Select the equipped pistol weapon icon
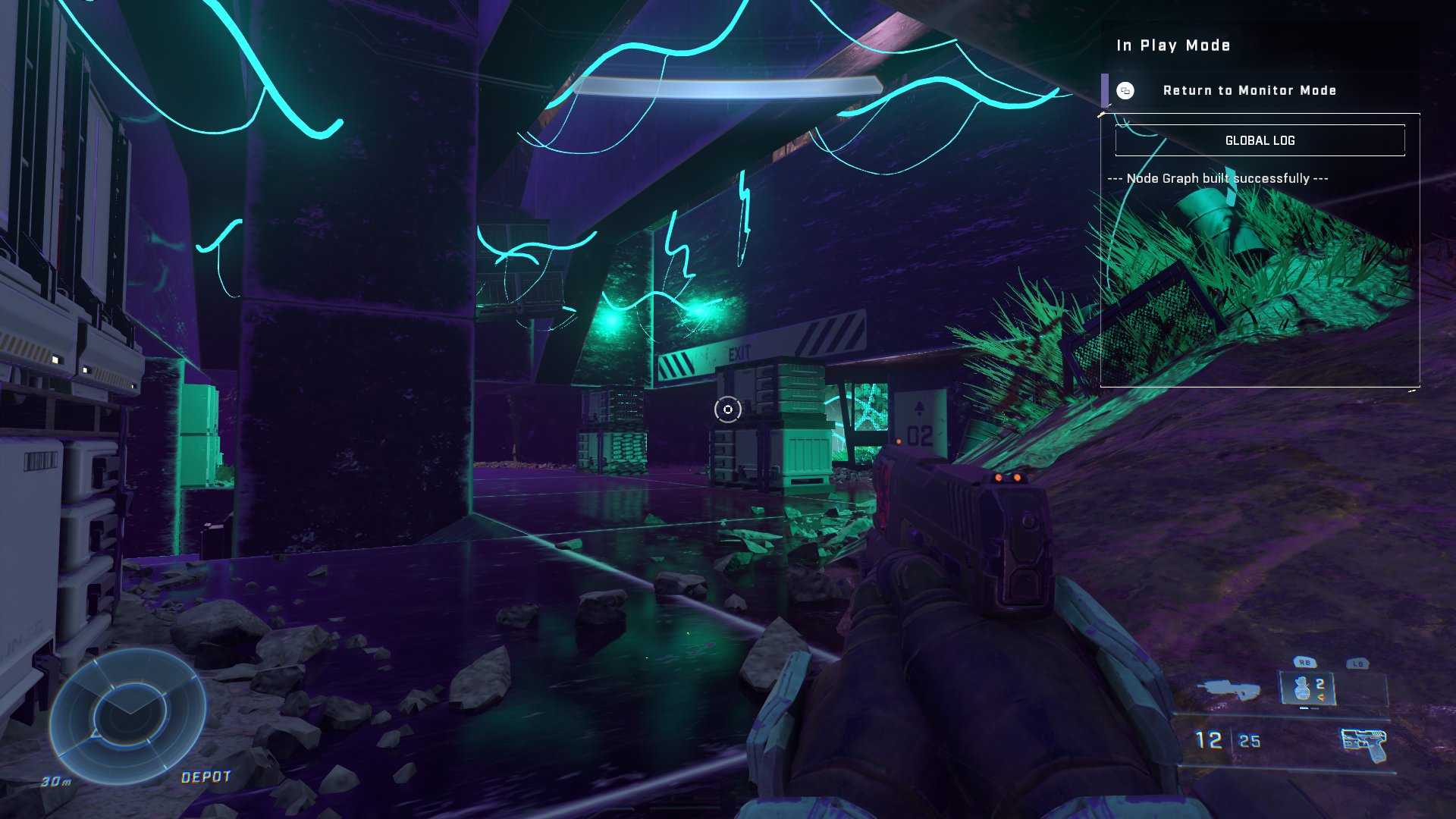The width and height of the screenshot is (1456, 819). point(1363,743)
